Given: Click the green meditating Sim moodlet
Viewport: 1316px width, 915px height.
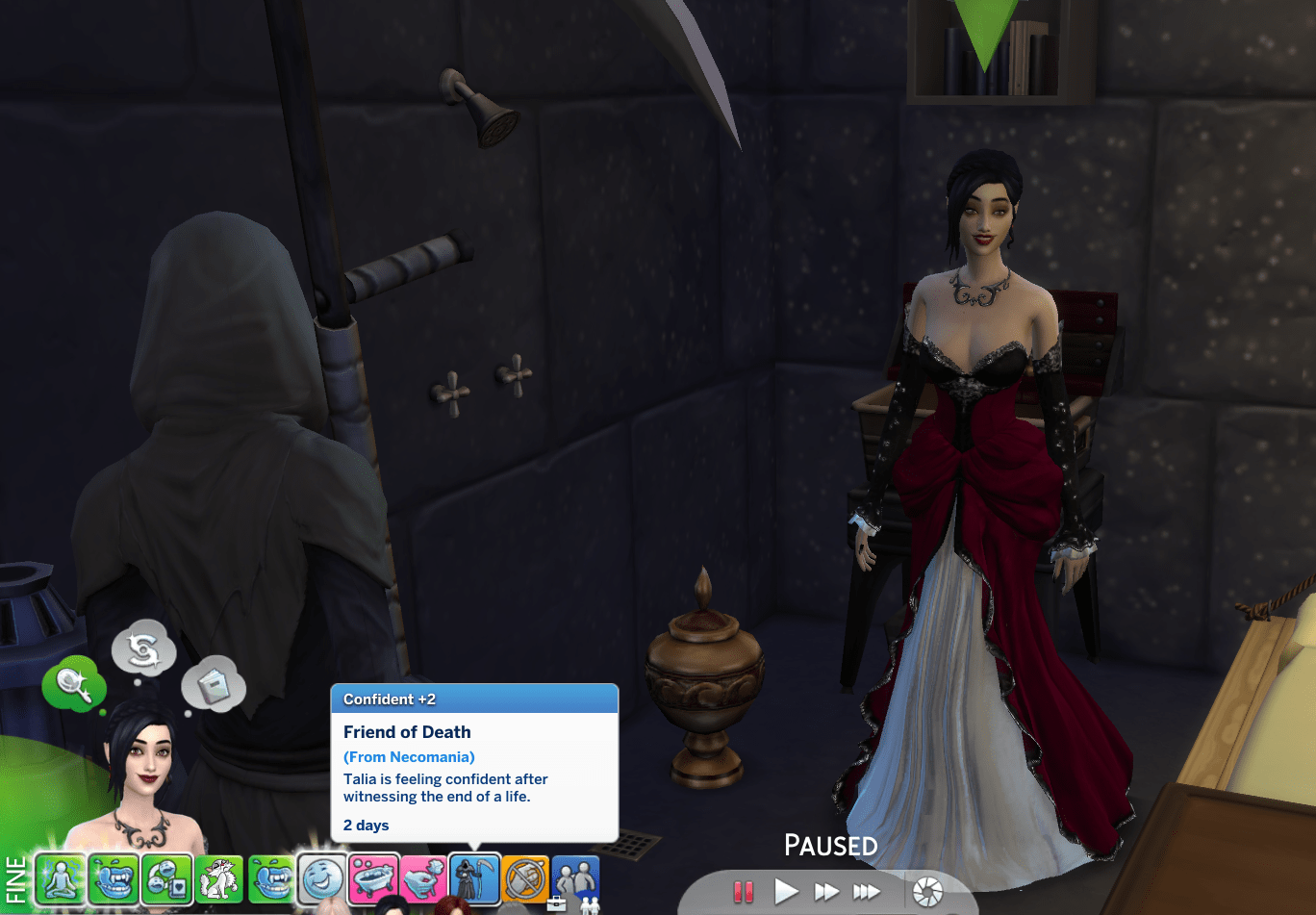Looking at the screenshot, I should [x=61, y=879].
